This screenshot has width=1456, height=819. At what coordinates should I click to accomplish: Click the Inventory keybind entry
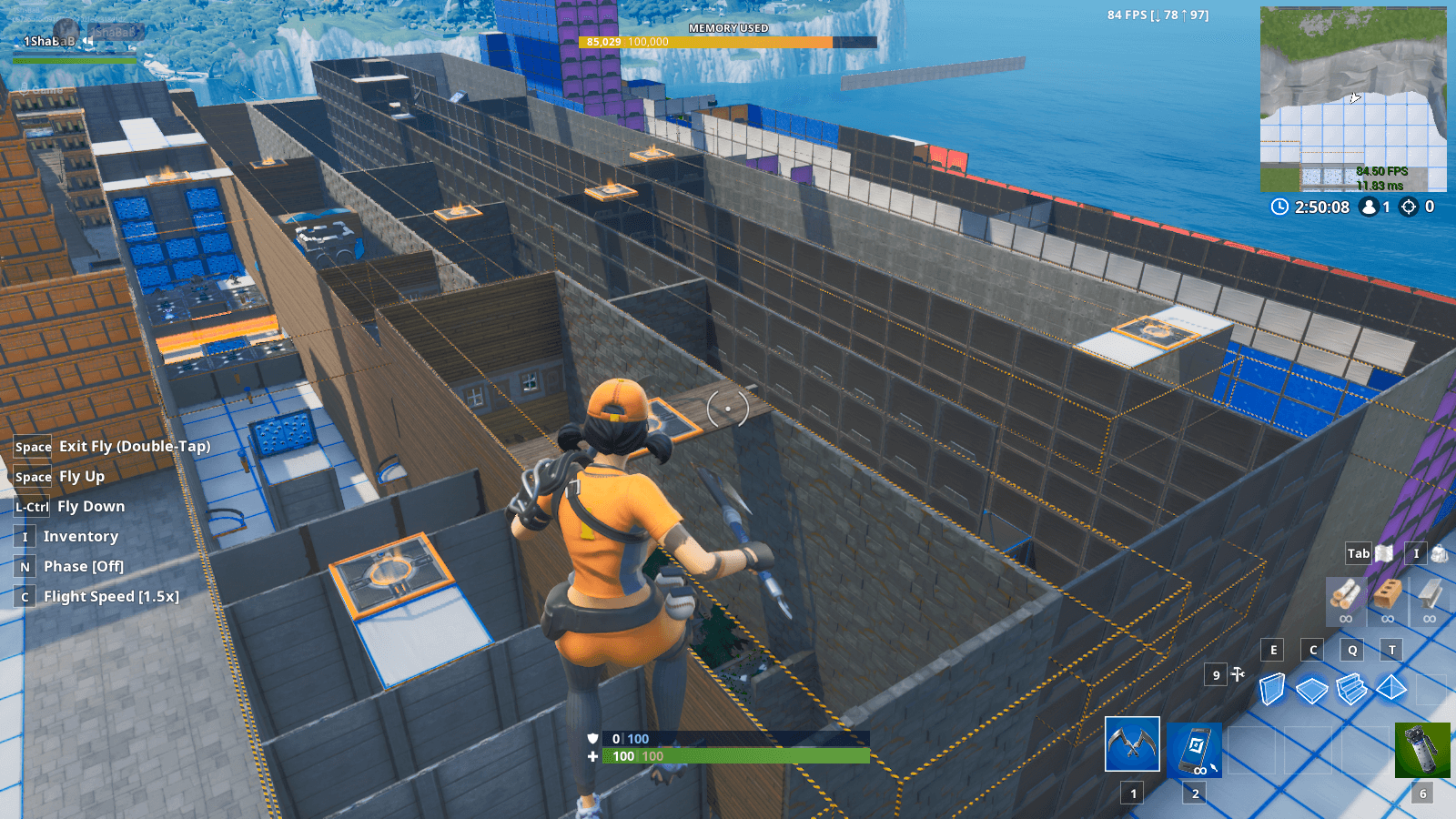pos(79,536)
